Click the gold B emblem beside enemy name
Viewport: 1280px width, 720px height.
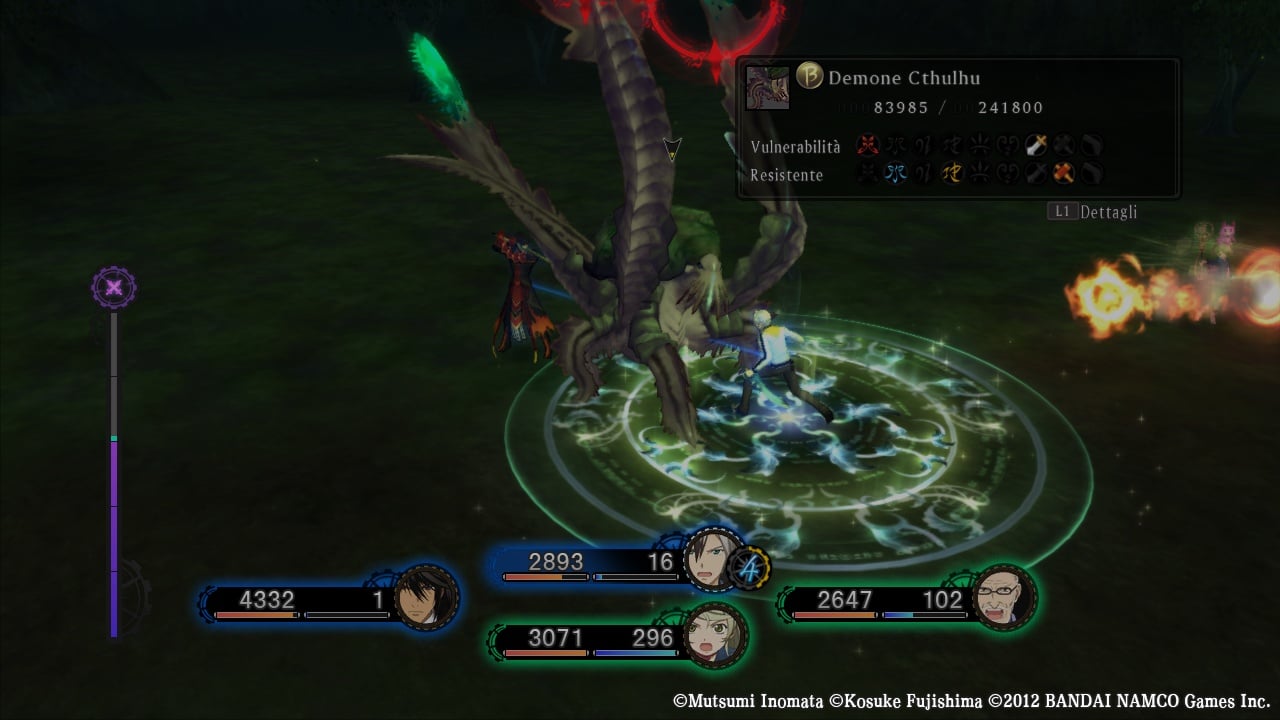(x=809, y=77)
